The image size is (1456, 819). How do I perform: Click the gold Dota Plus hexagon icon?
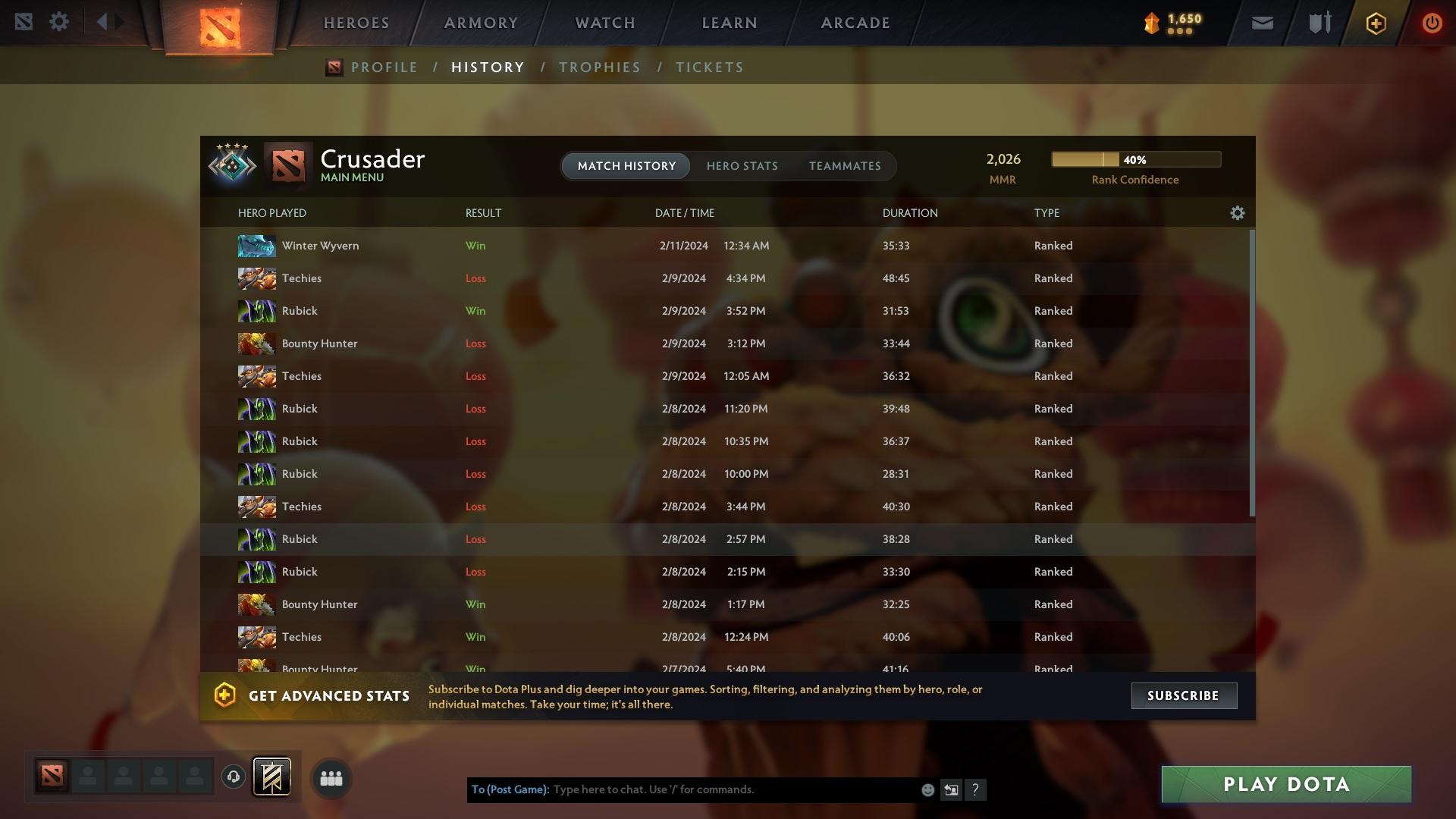click(1375, 22)
